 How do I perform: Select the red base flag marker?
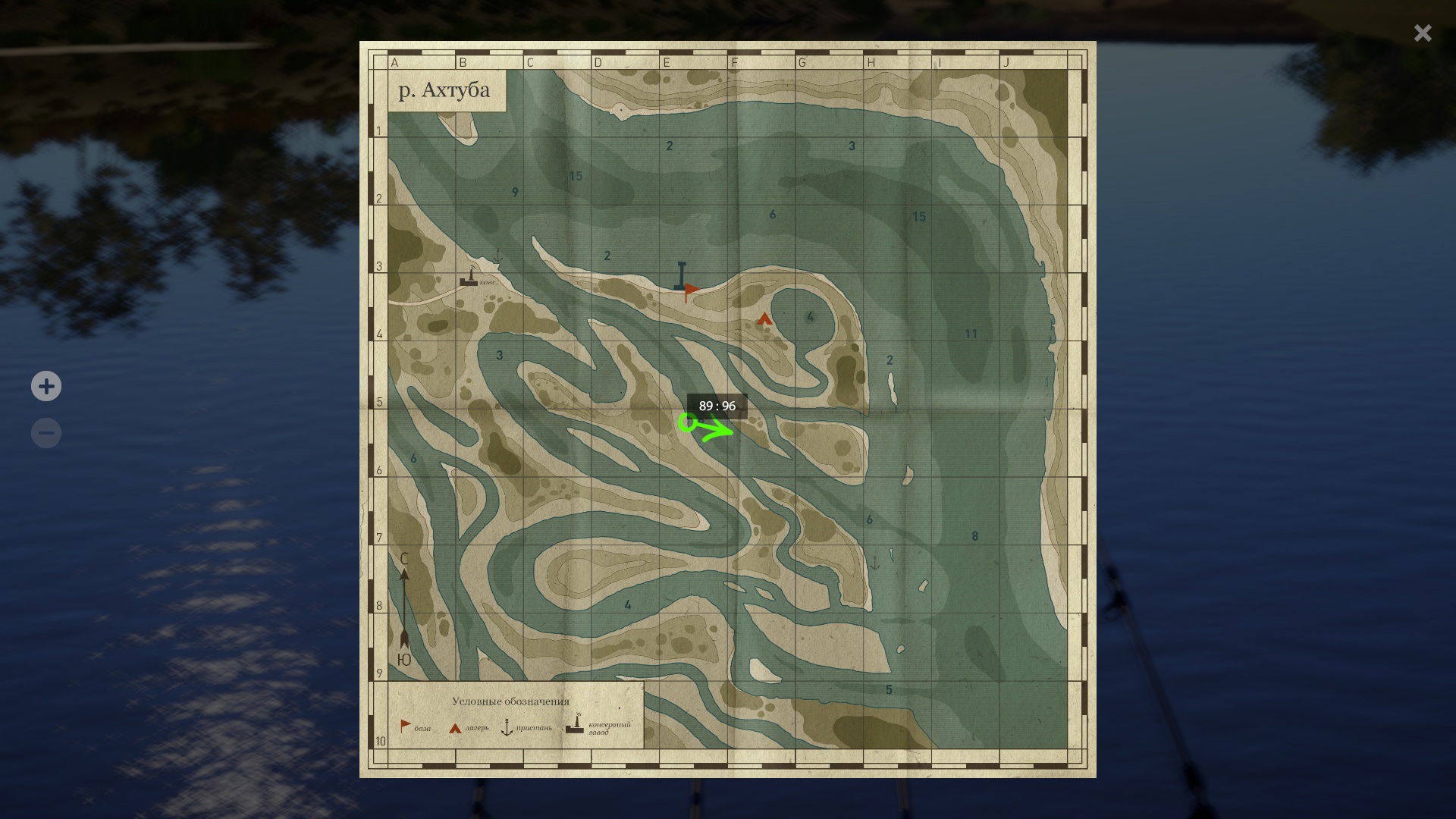[x=691, y=290]
